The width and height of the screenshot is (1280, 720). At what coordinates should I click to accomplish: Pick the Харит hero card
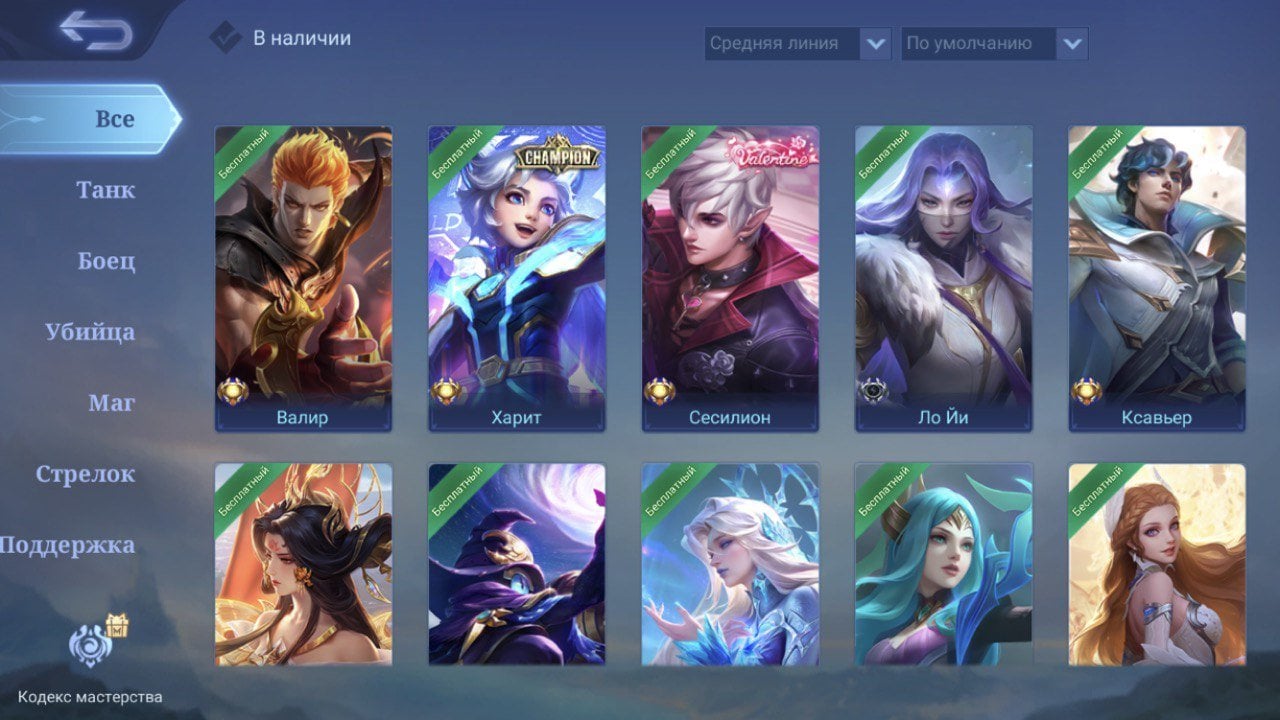(x=517, y=278)
